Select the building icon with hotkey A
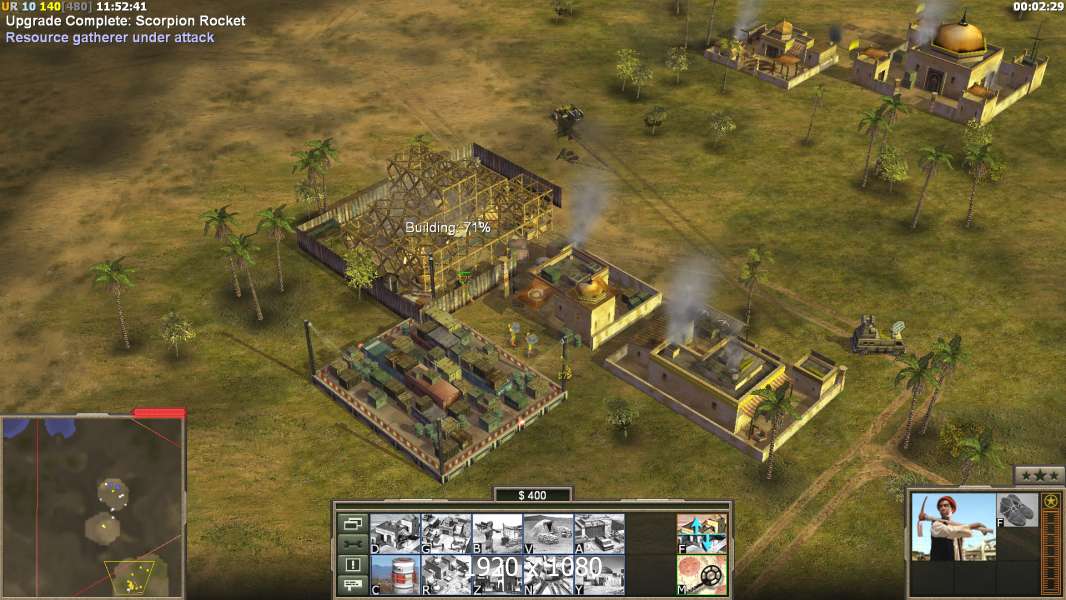The image size is (1066, 600). [599, 533]
